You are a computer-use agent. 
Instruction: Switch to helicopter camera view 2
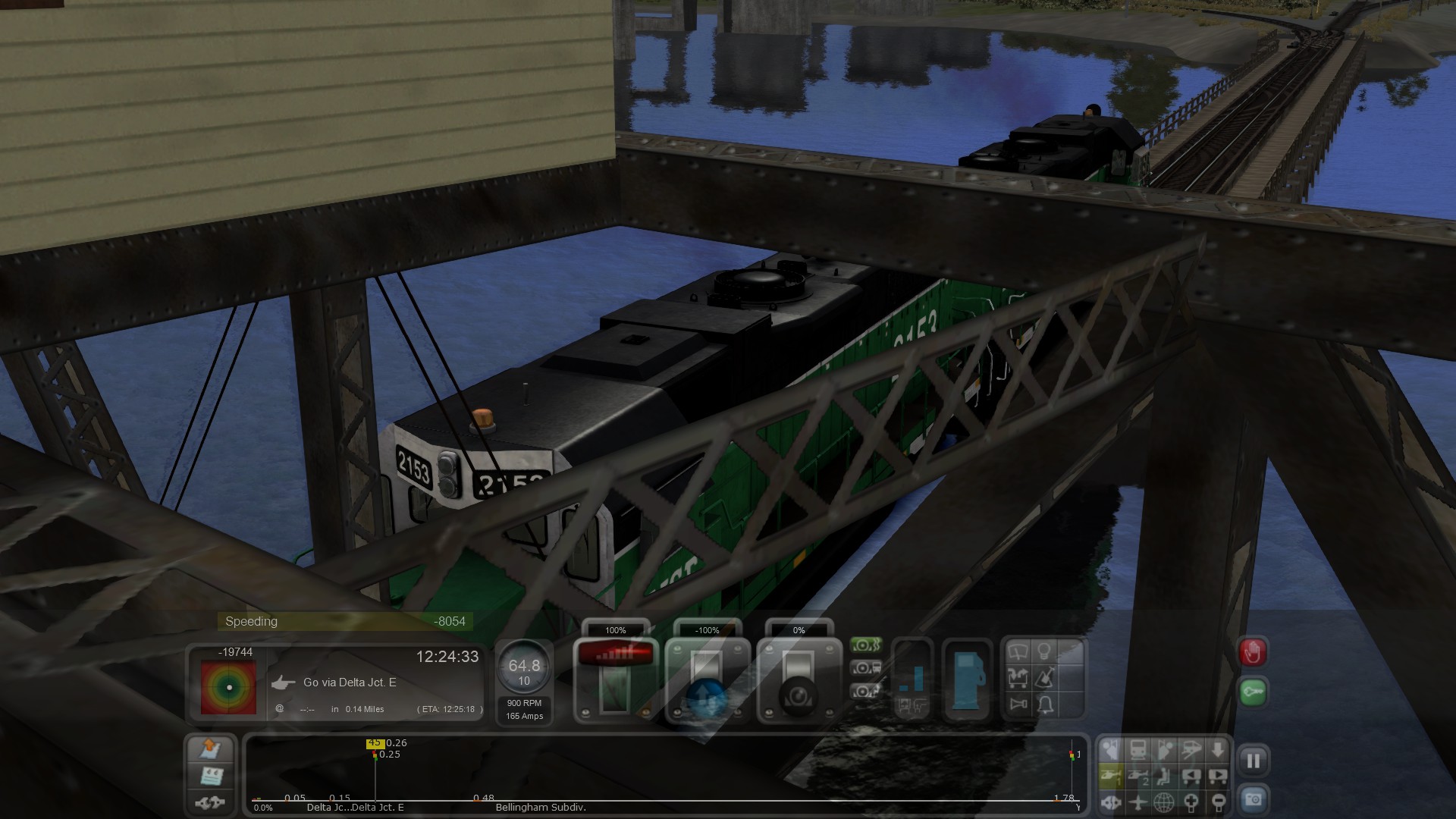tap(1138, 776)
